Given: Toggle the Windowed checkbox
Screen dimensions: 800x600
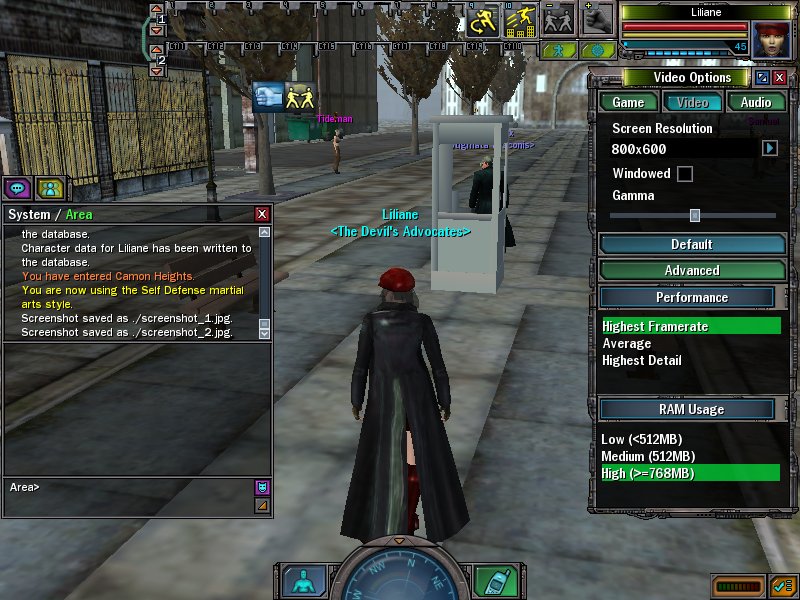Looking at the screenshot, I should pos(685,174).
